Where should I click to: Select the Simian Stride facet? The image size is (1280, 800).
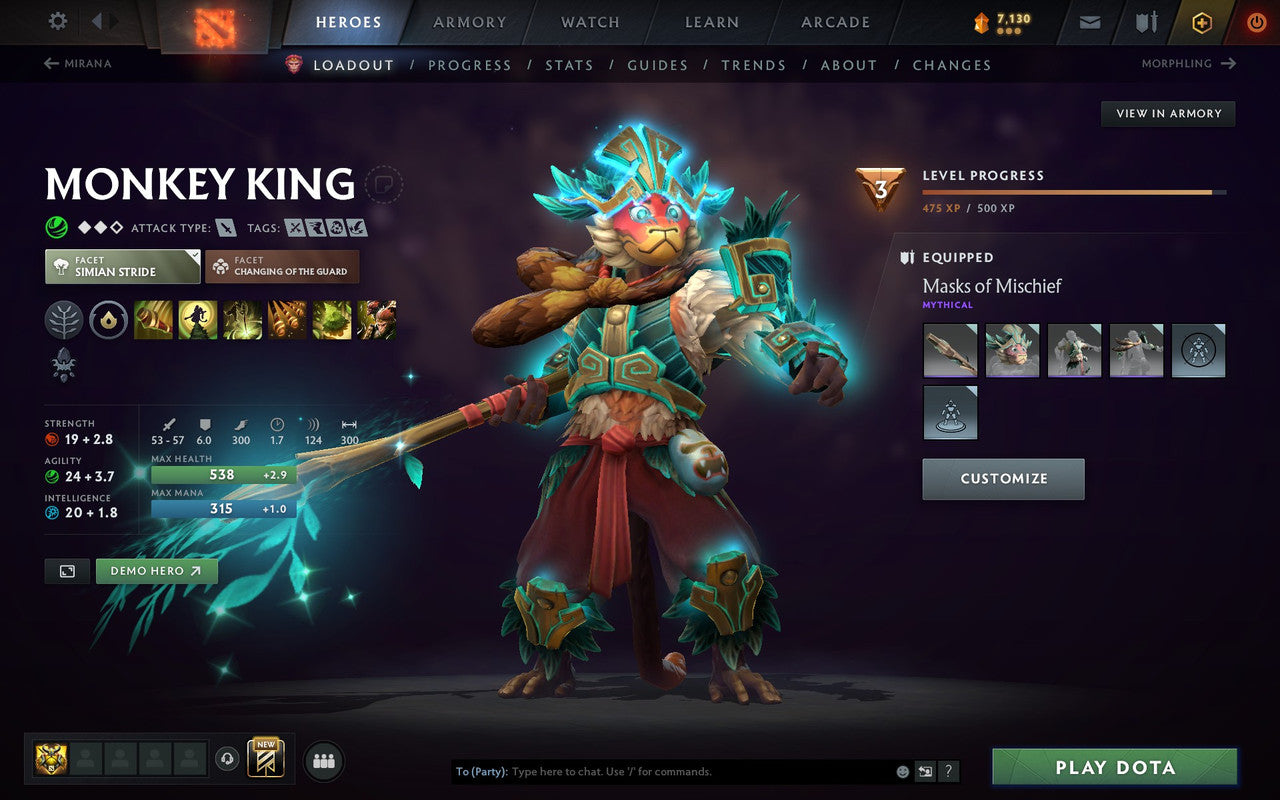121,266
